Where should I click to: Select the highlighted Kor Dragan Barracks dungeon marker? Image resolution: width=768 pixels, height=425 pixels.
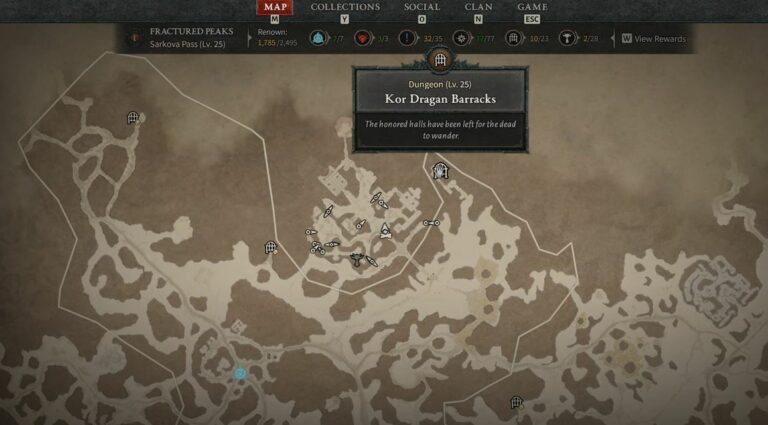[x=440, y=172]
